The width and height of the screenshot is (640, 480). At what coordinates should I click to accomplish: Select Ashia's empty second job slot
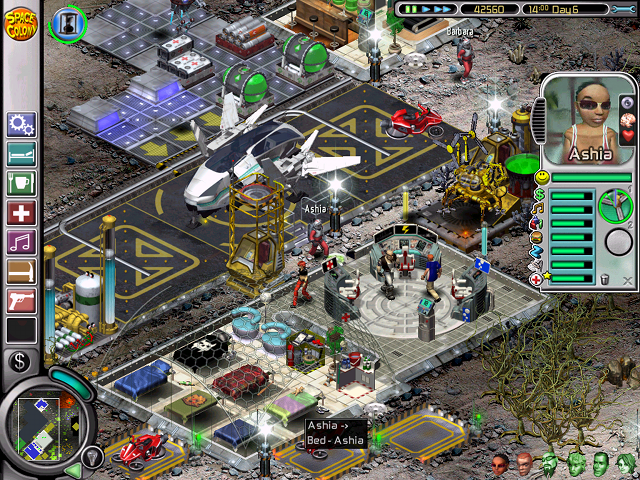tap(619, 242)
